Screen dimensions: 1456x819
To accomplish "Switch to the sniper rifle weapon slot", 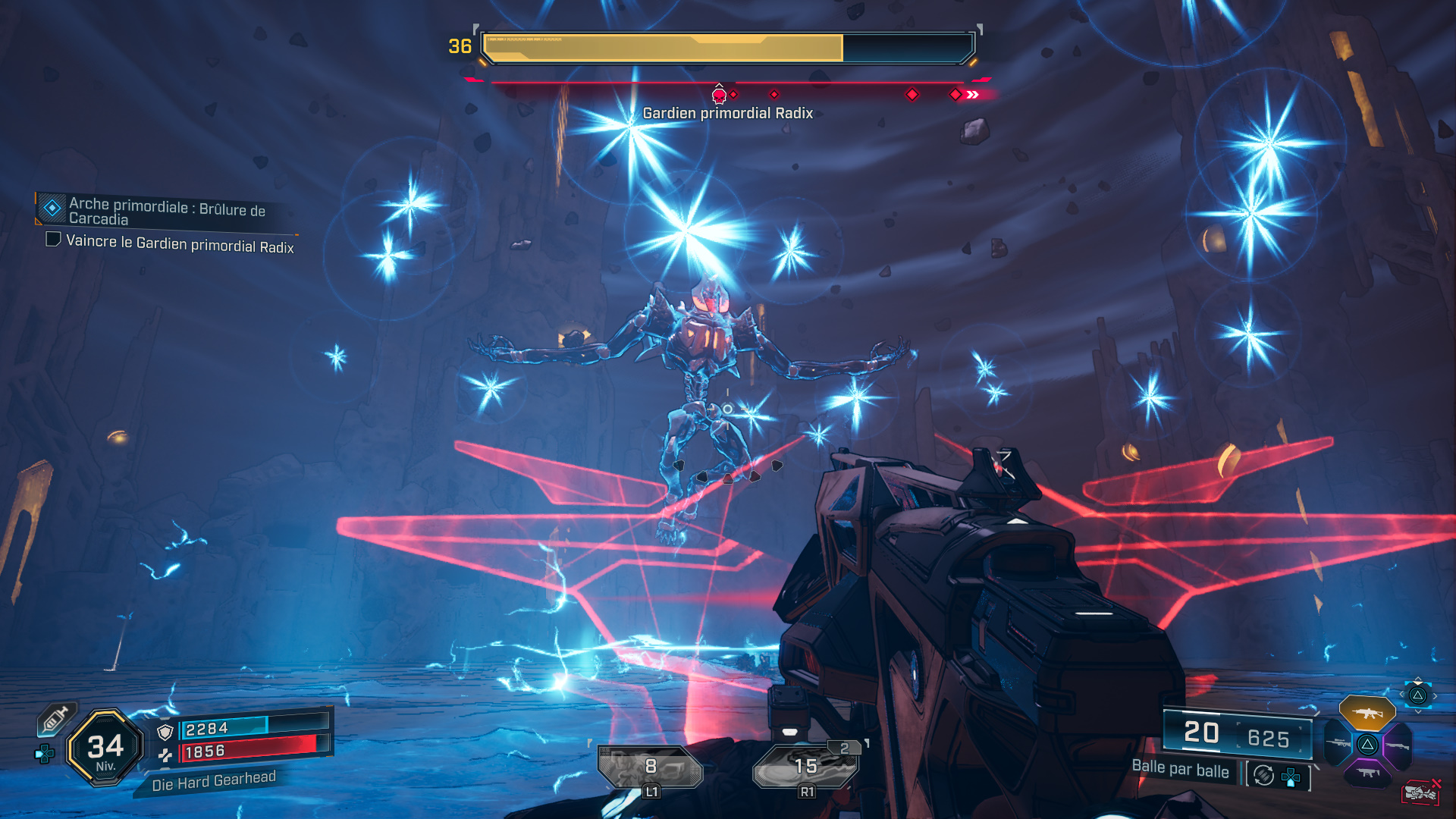I will [1338, 745].
